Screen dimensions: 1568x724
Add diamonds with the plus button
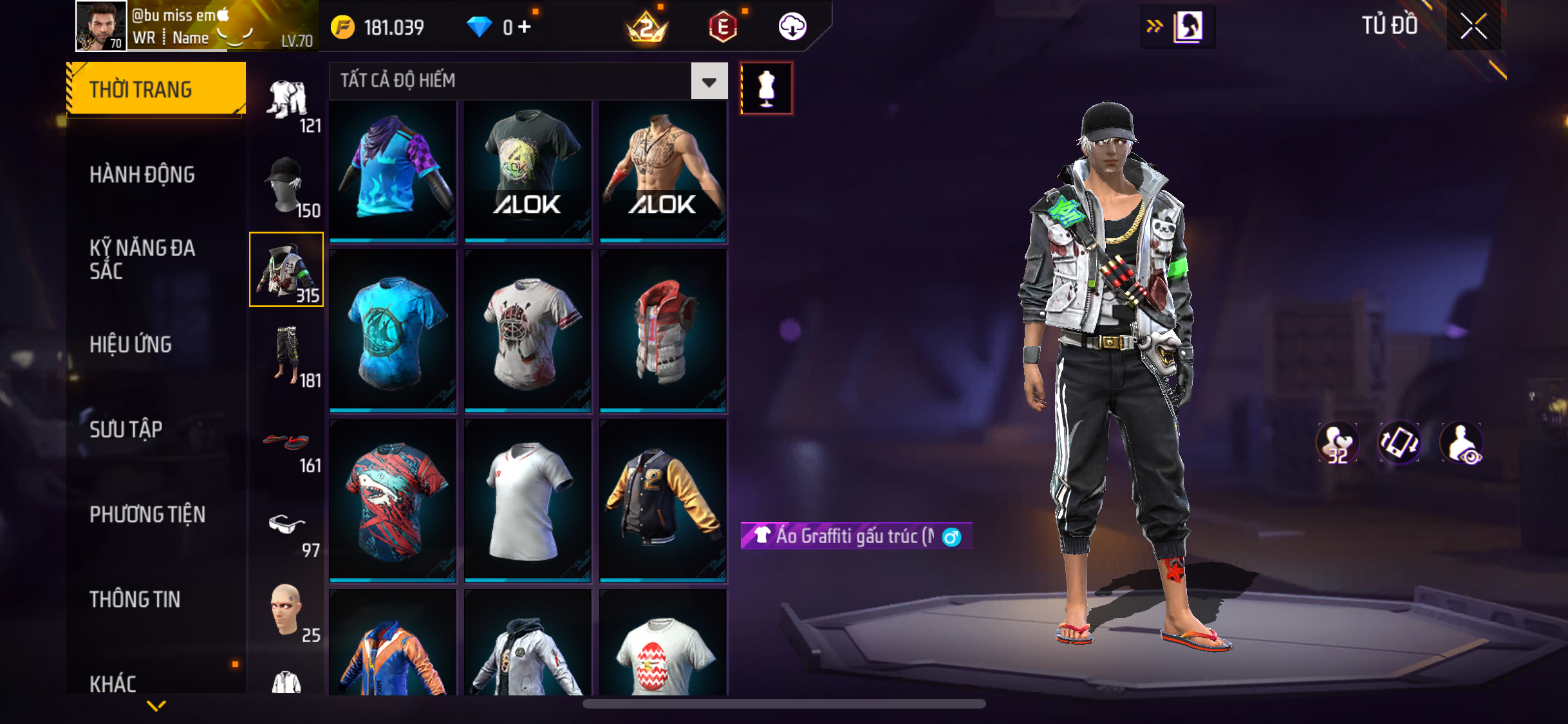(525, 27)
